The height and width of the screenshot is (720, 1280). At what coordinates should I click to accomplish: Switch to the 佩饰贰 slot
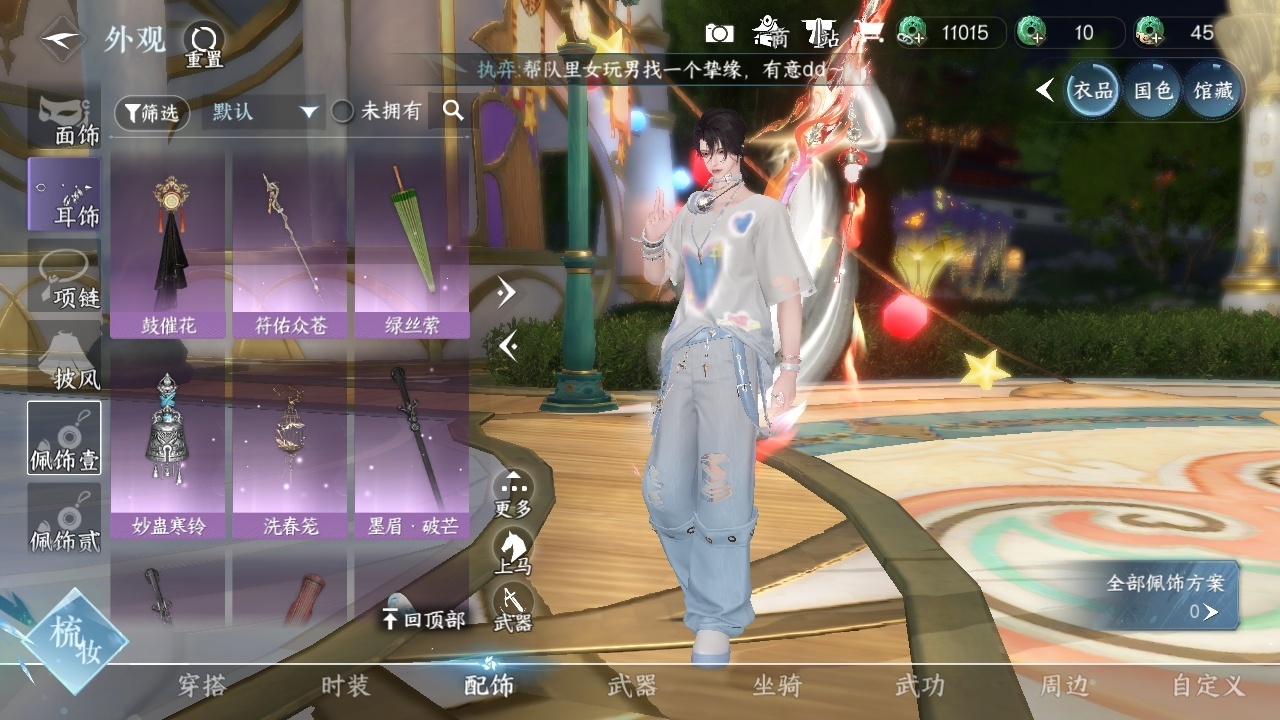point(65,521)
